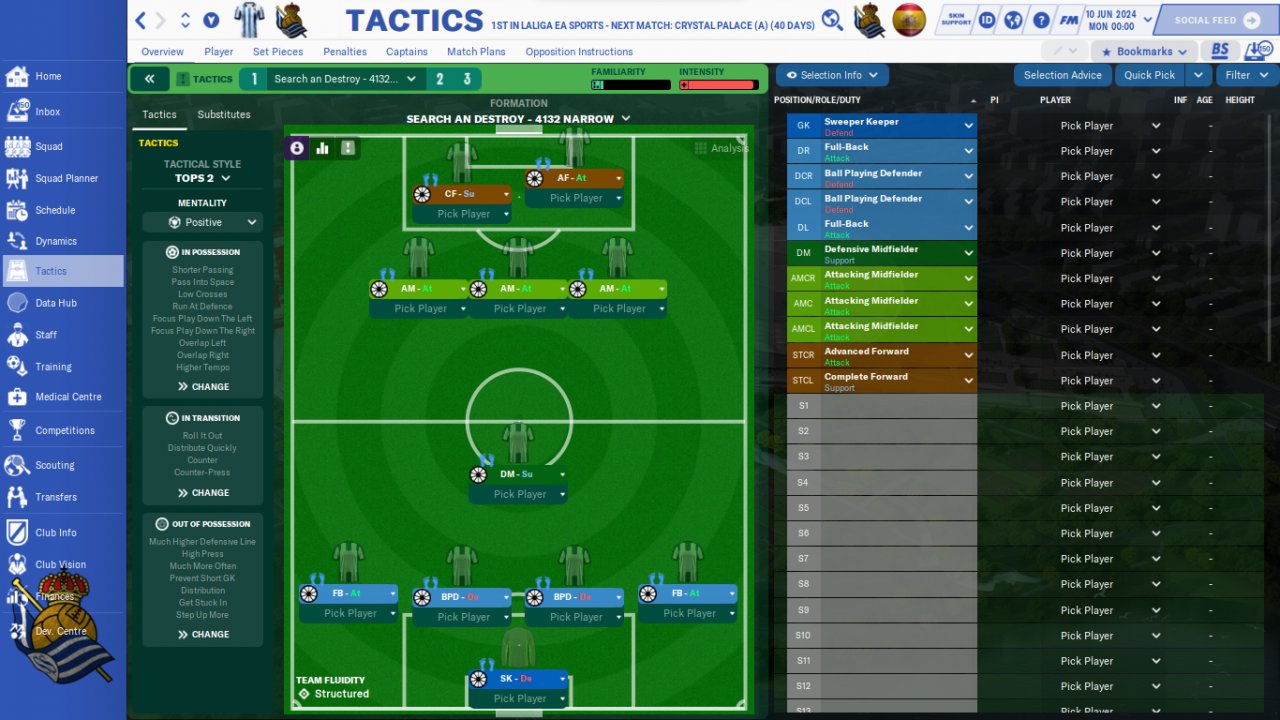Switch to the Substitutes tab
Screen dimensions: 1280x720
pyautogui.click(x=224, y=115)
